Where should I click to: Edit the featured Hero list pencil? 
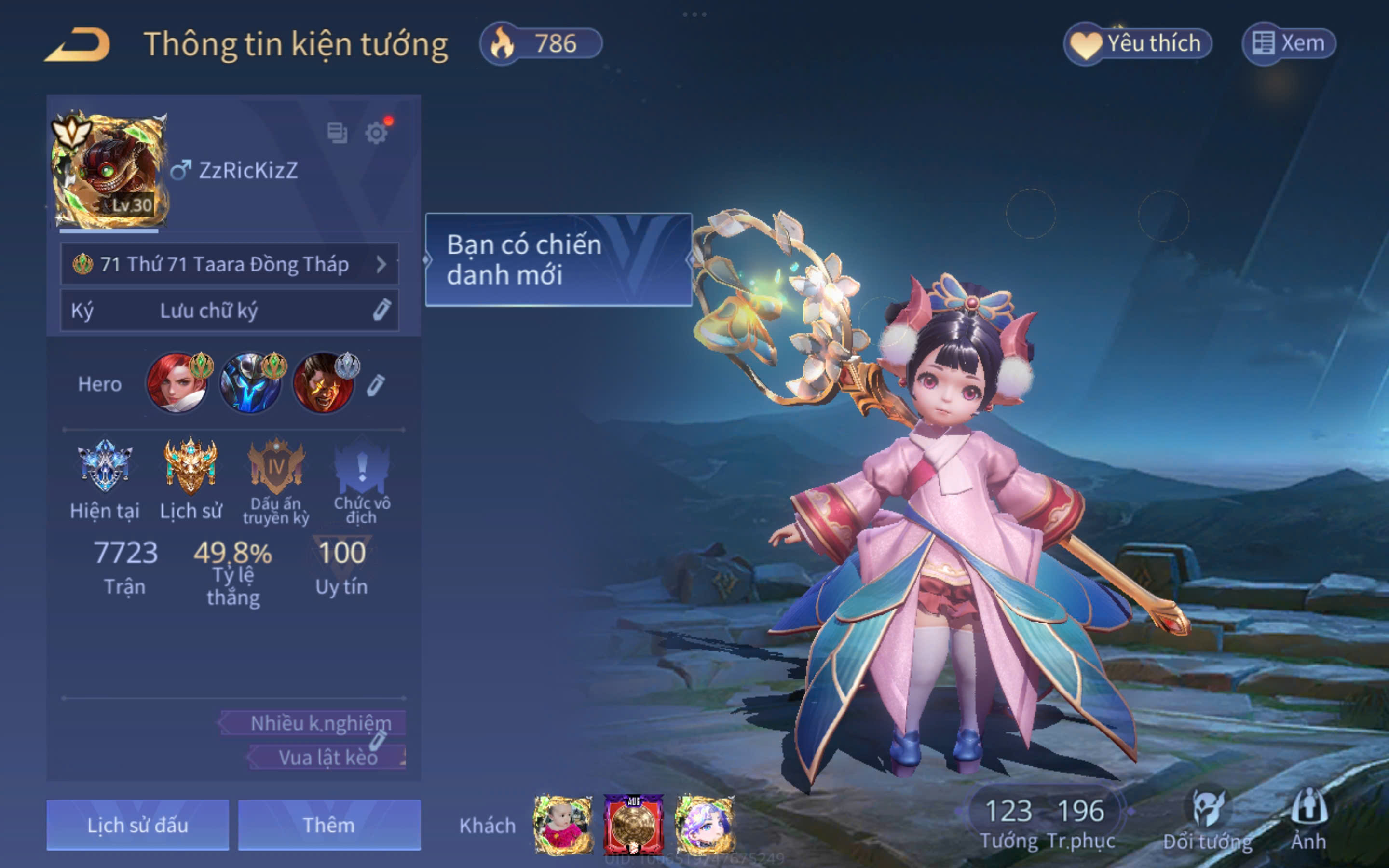pyautogui.click(x=376, y=385)
